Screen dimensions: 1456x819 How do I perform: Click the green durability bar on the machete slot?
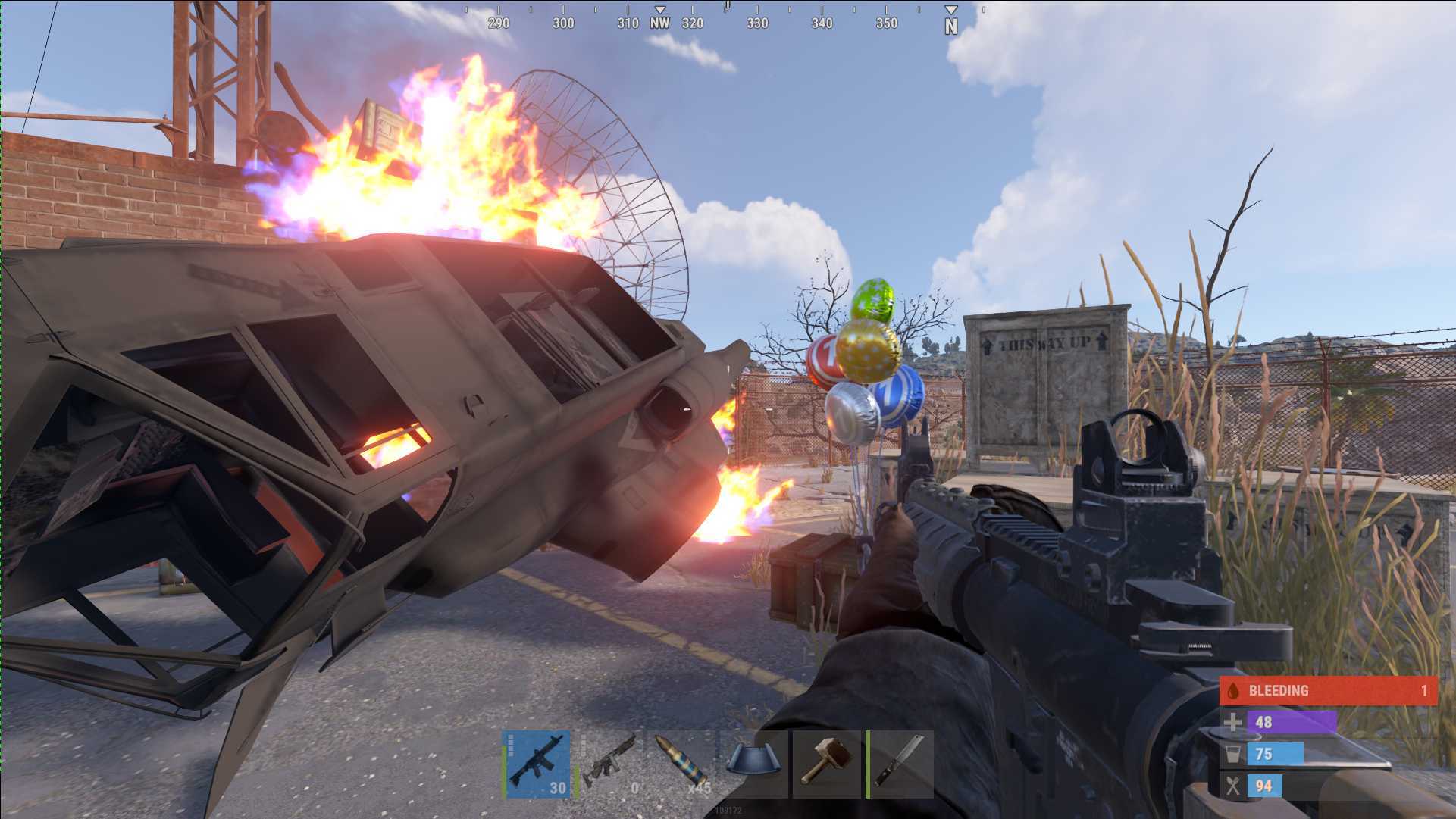tap(869, 764)
